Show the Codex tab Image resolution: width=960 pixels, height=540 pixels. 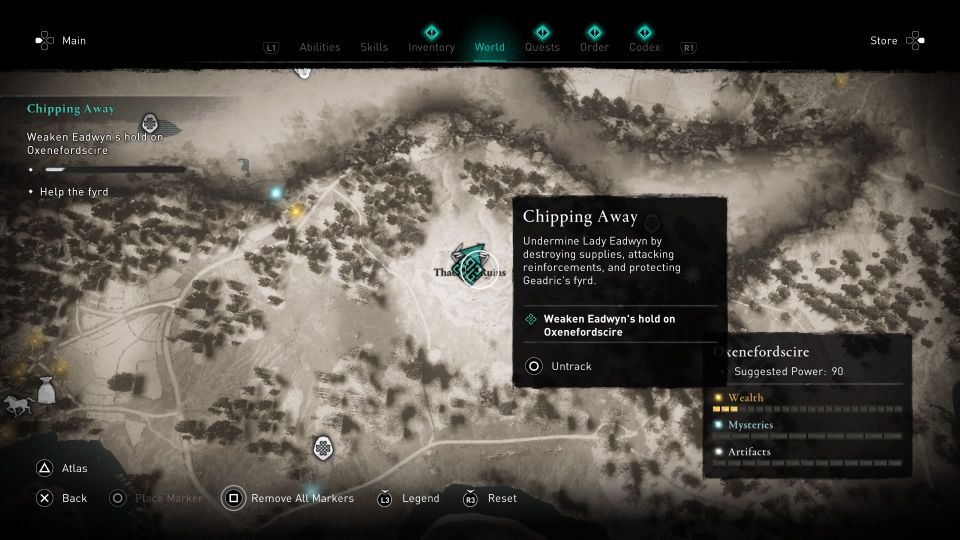click(644, 47)
